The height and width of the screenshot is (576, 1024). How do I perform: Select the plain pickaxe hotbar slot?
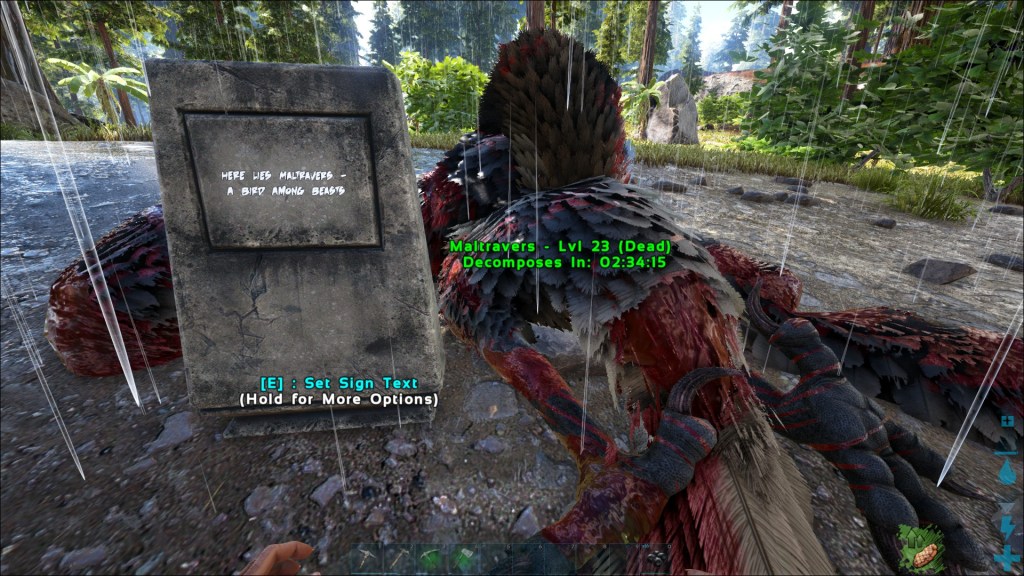click(x=365, y=559)
